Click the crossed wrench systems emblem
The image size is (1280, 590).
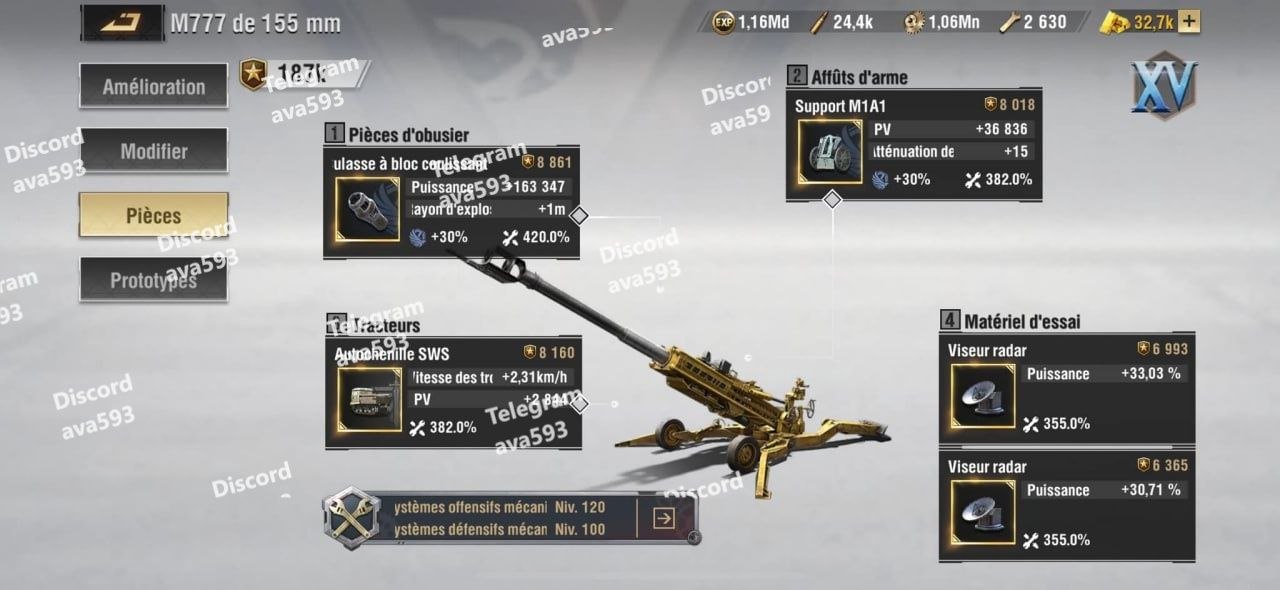(x=352, y=517)
